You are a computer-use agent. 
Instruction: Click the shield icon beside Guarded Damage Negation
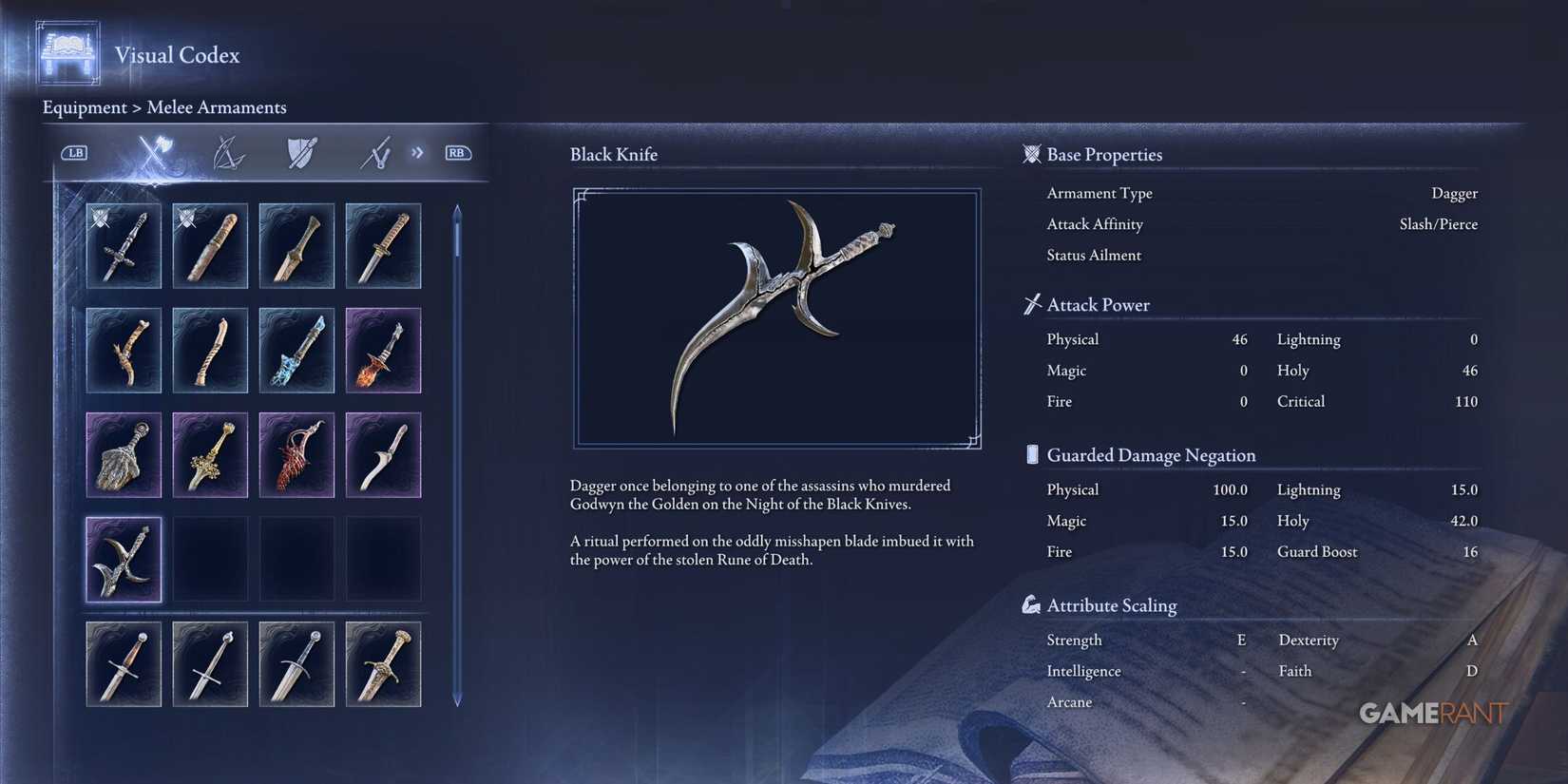[1031, 454]
